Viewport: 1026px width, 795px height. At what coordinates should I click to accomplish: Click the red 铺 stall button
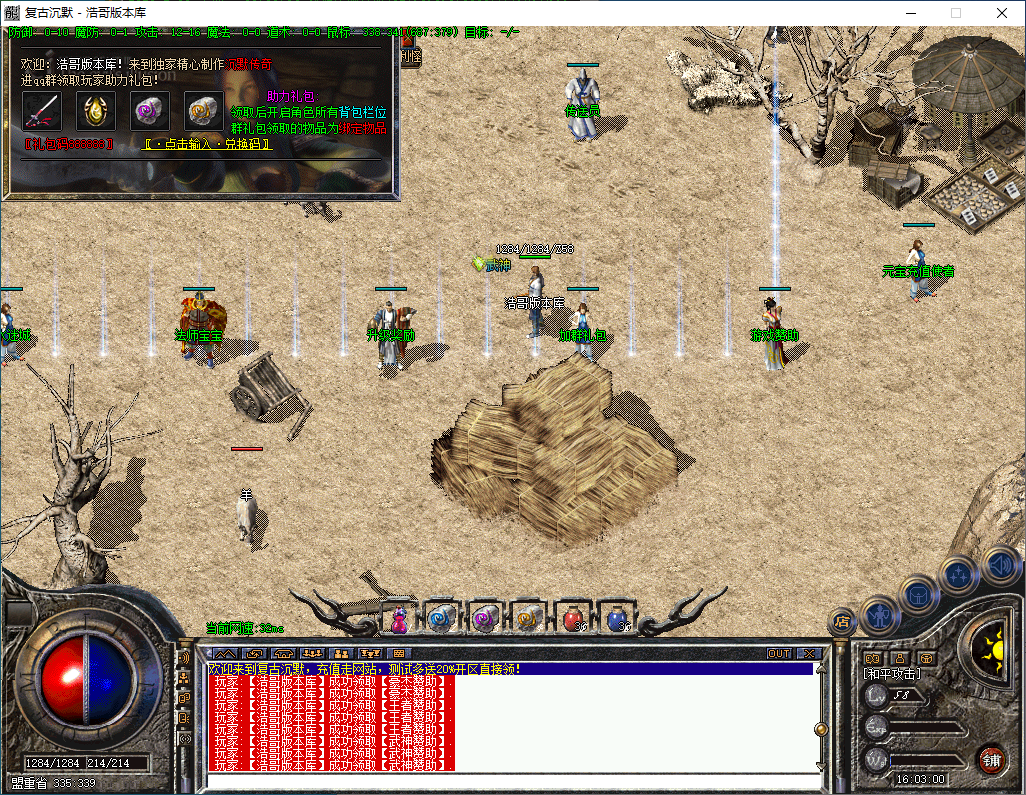pyautogui.click(x=991, y=758)
